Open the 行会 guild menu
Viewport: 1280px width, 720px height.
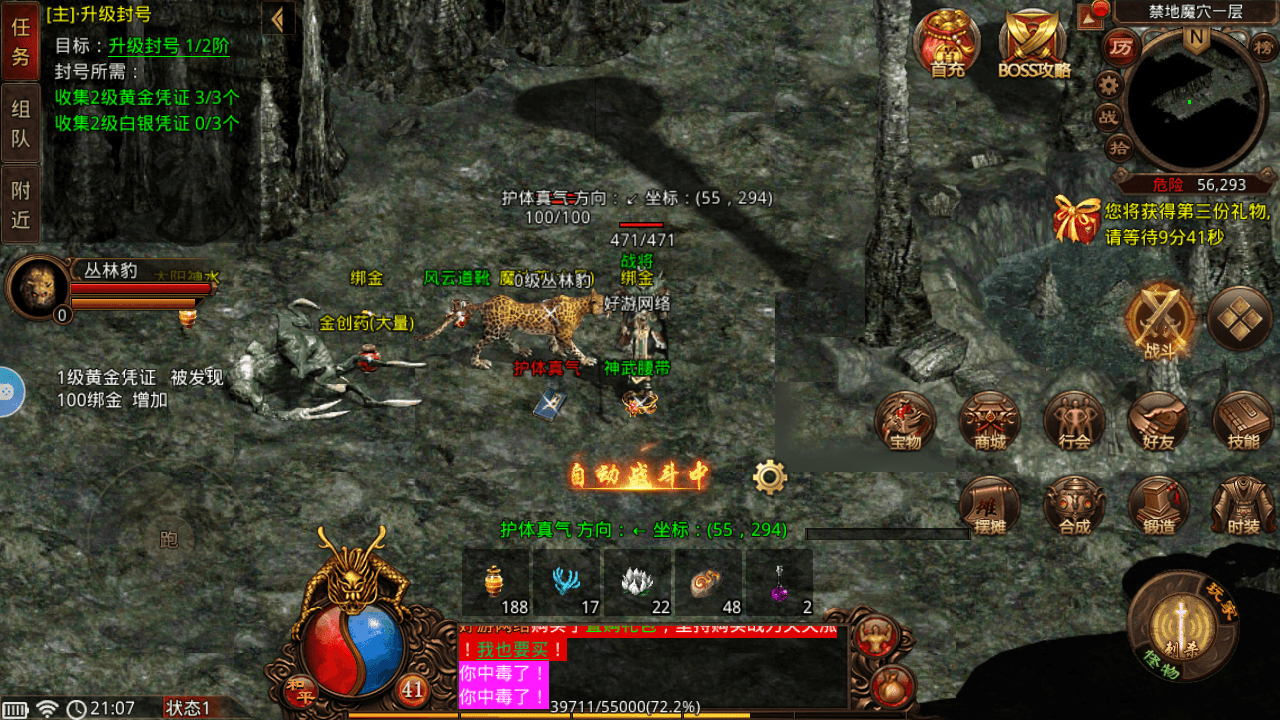pyautogui.click(x=1074, y=421)
